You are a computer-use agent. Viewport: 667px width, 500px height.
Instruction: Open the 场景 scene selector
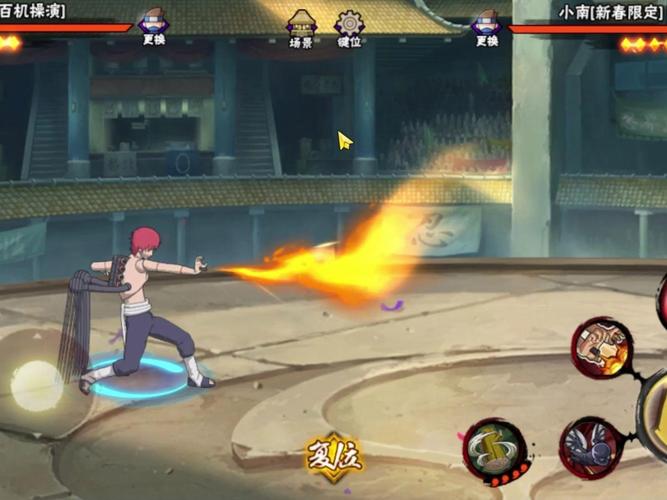tap(301, 28)
